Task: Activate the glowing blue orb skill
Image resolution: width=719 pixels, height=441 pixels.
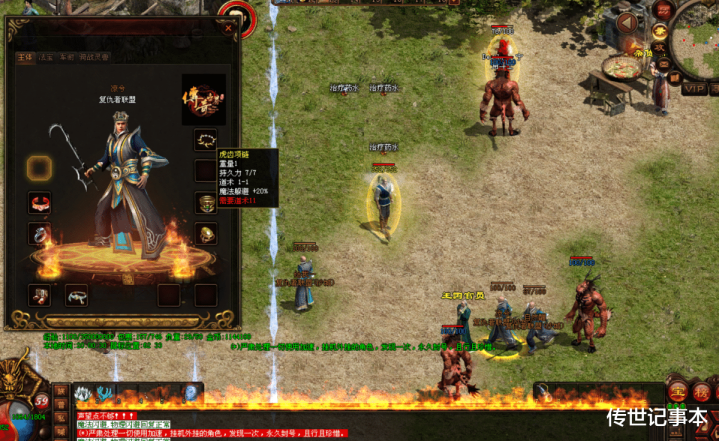Action: [x=190, y=393]
